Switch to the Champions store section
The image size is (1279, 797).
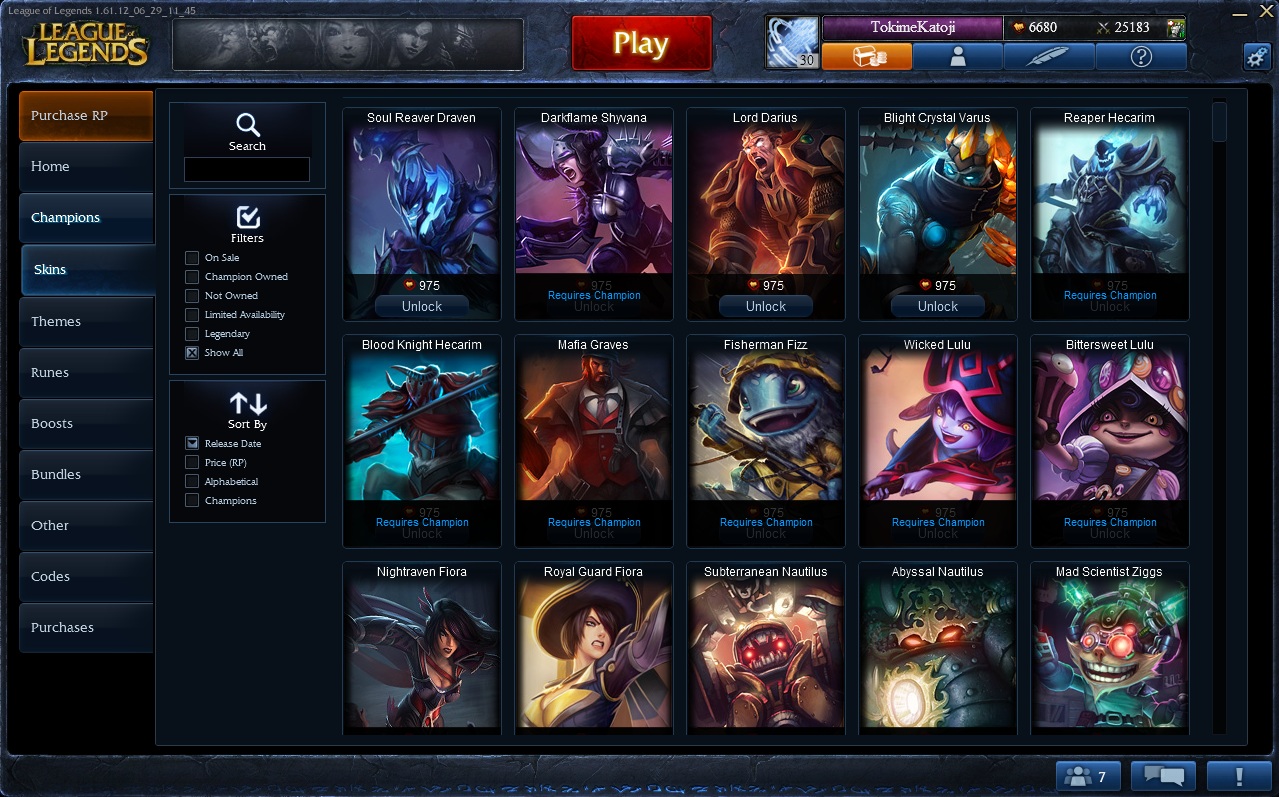pyautogui.click(x=86, y=218)
